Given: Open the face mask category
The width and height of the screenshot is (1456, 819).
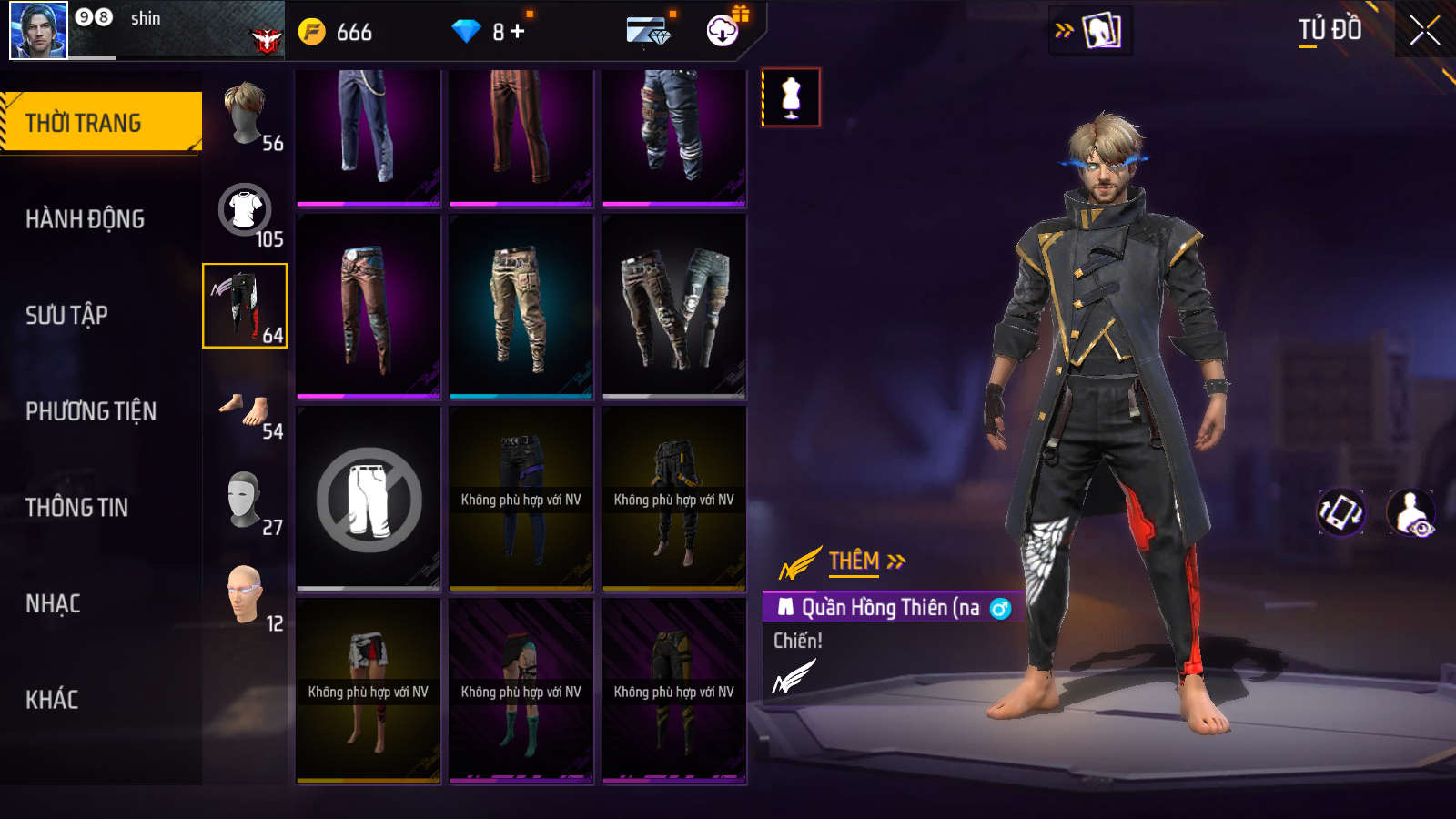Looking at the screenshot, I should click(246, 500).
